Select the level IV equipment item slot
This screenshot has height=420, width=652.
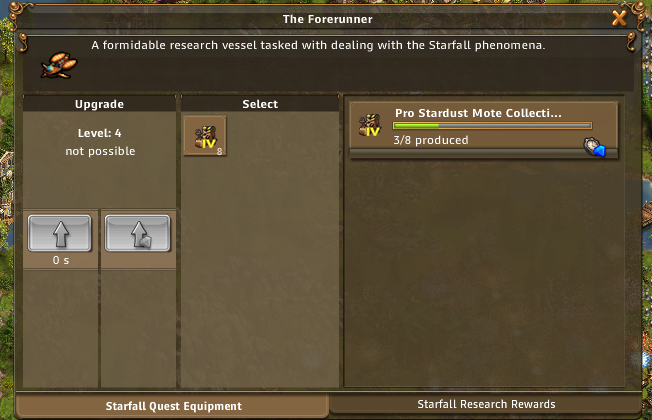point(205,136)
